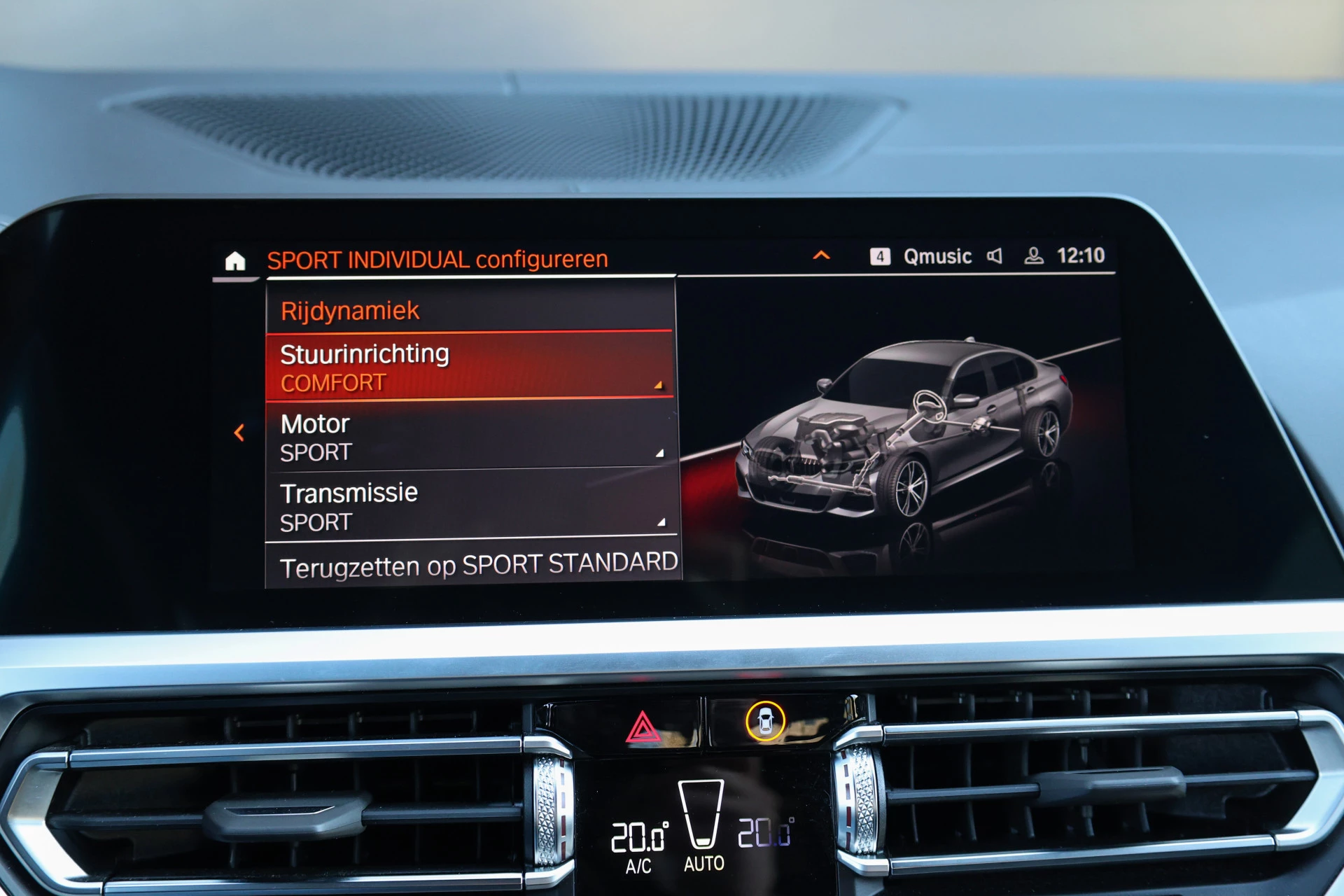Select radio preset number 4 icon

[x=879, y=256]
